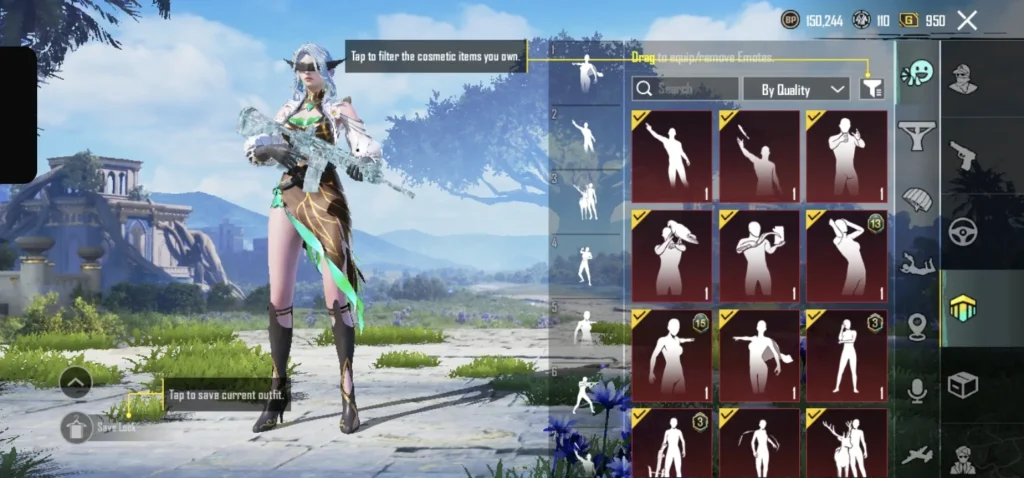Open the steering wheel vehicles category
This screenshot has width=1024, height=478.
click(x=963, y=231)
